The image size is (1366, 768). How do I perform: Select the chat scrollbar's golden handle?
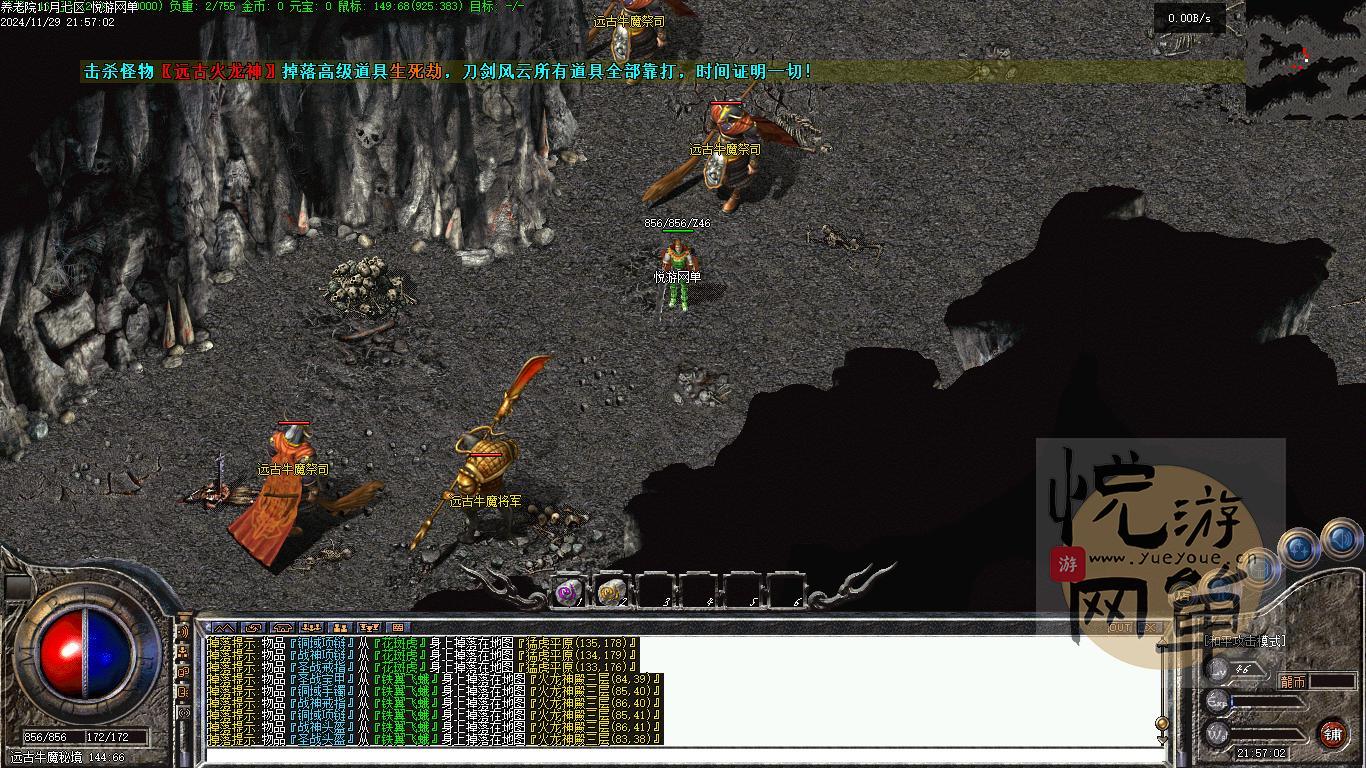1161,723
